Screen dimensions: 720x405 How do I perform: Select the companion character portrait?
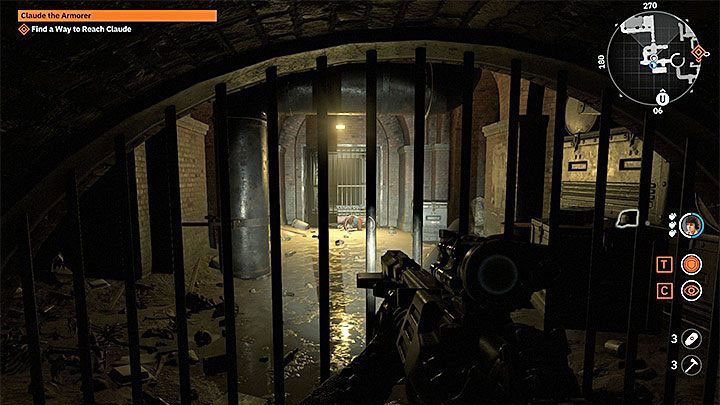tap(689, 227)
